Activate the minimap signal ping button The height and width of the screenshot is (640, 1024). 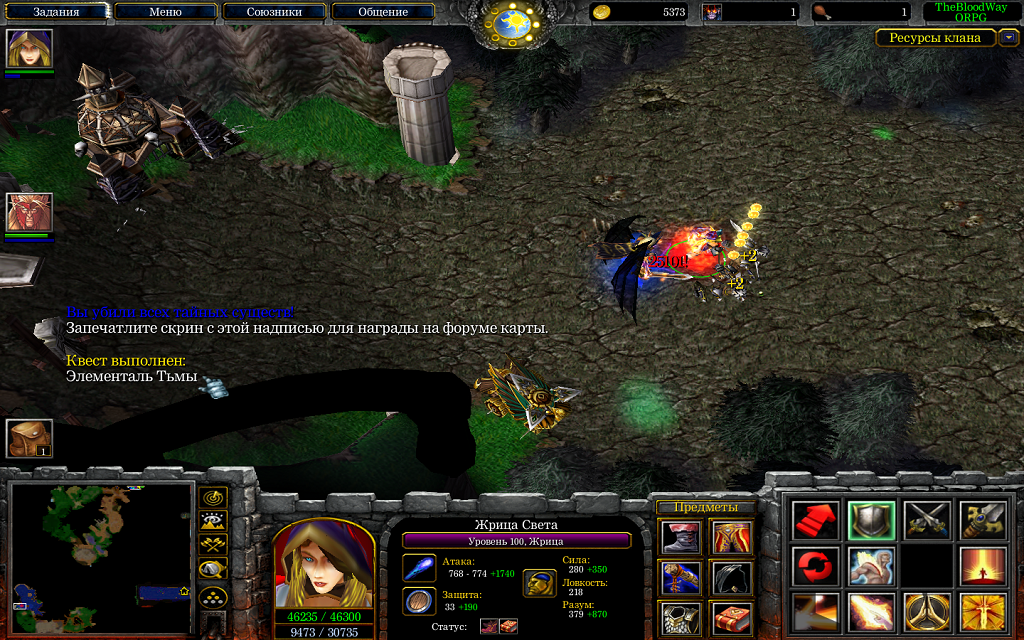coord(213,497)
